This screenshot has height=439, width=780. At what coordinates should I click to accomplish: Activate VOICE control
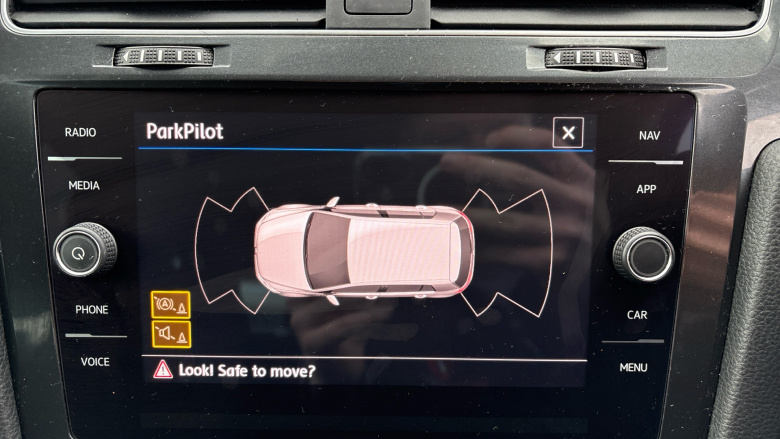pyautogui.click(x=95, y=362)
